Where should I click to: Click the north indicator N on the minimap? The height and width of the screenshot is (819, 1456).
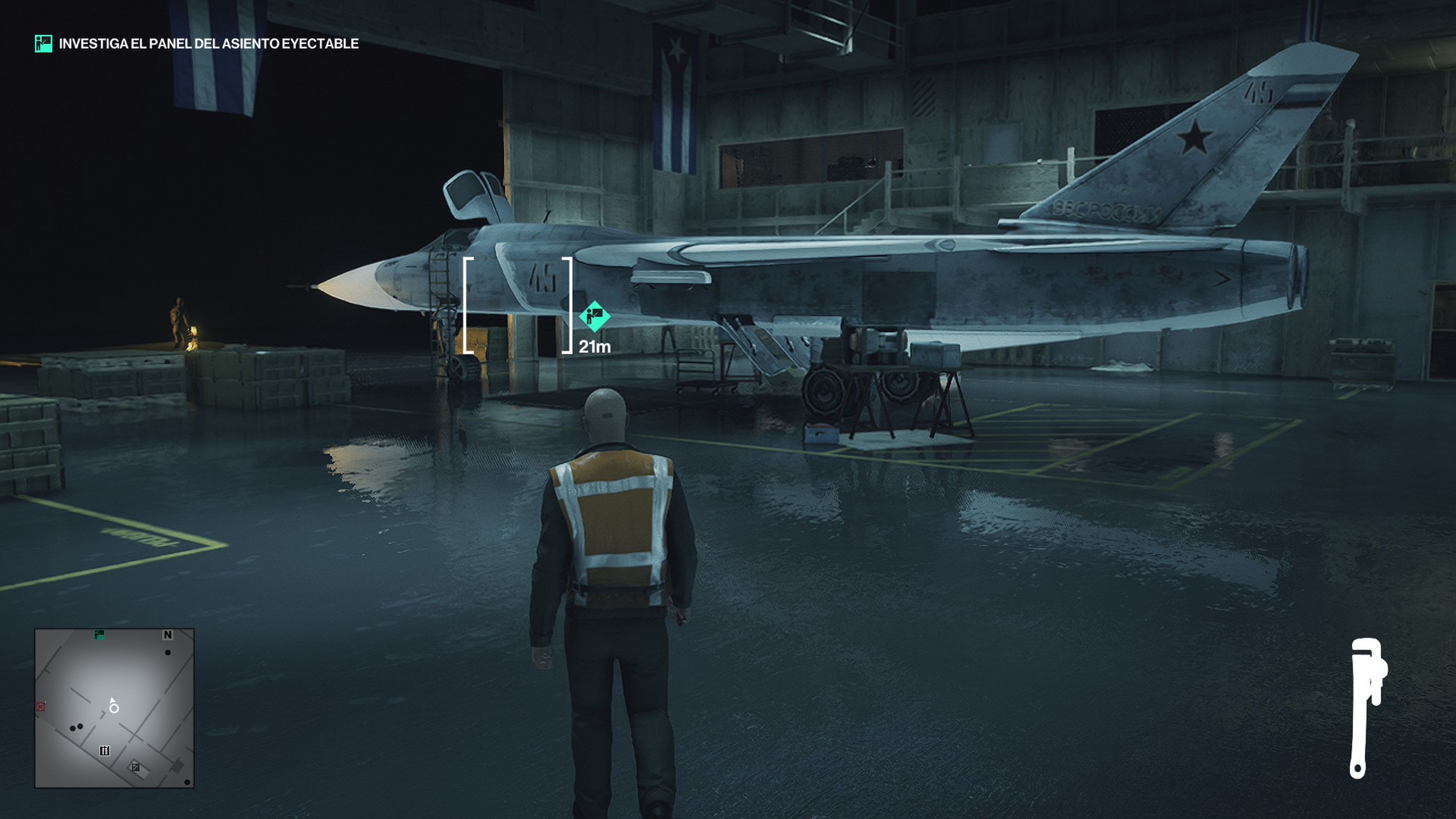click(x=168, y=635)
